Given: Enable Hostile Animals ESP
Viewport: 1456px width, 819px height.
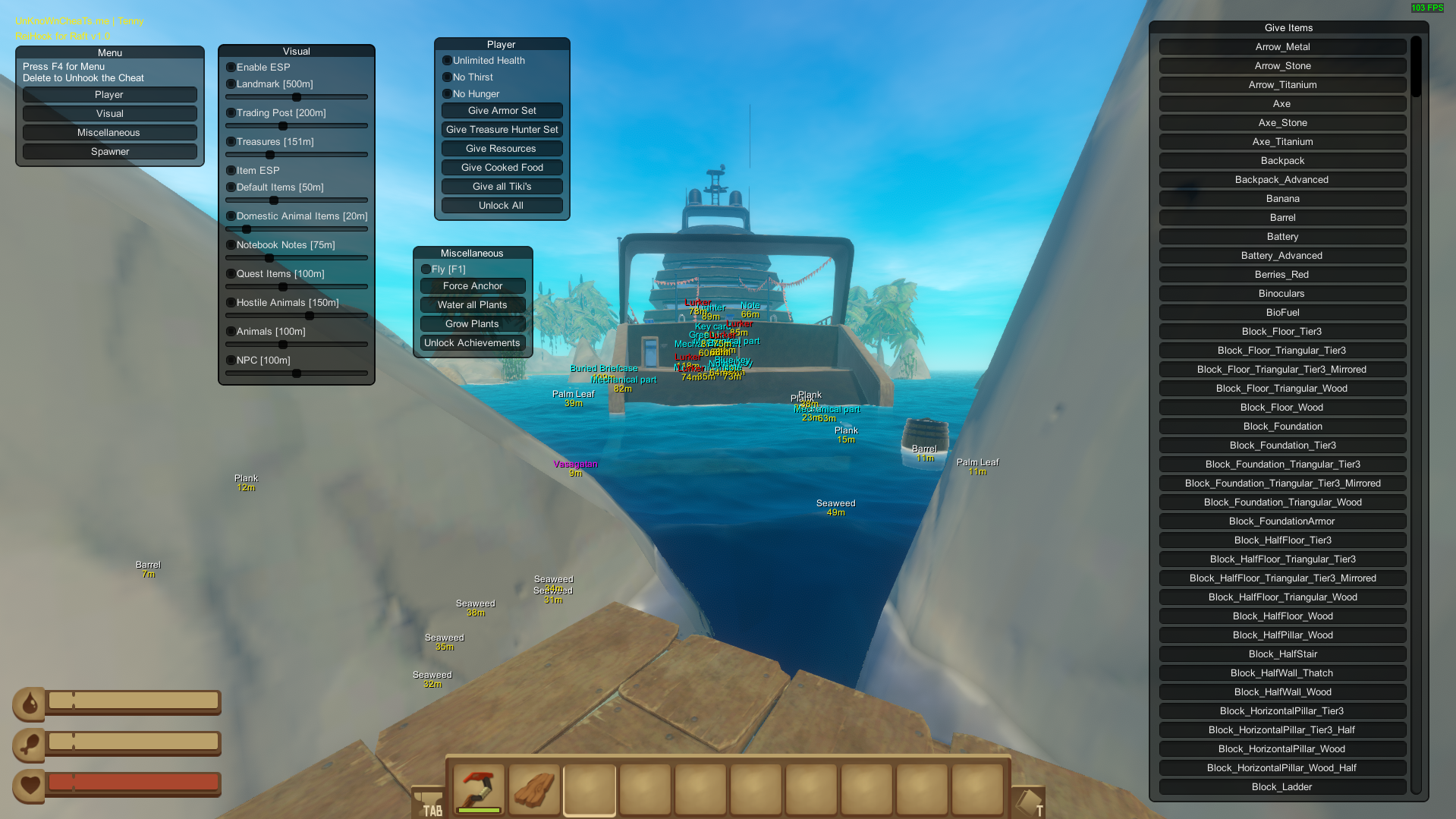Looking at the screenshot, I should click(x=231, y=303).
